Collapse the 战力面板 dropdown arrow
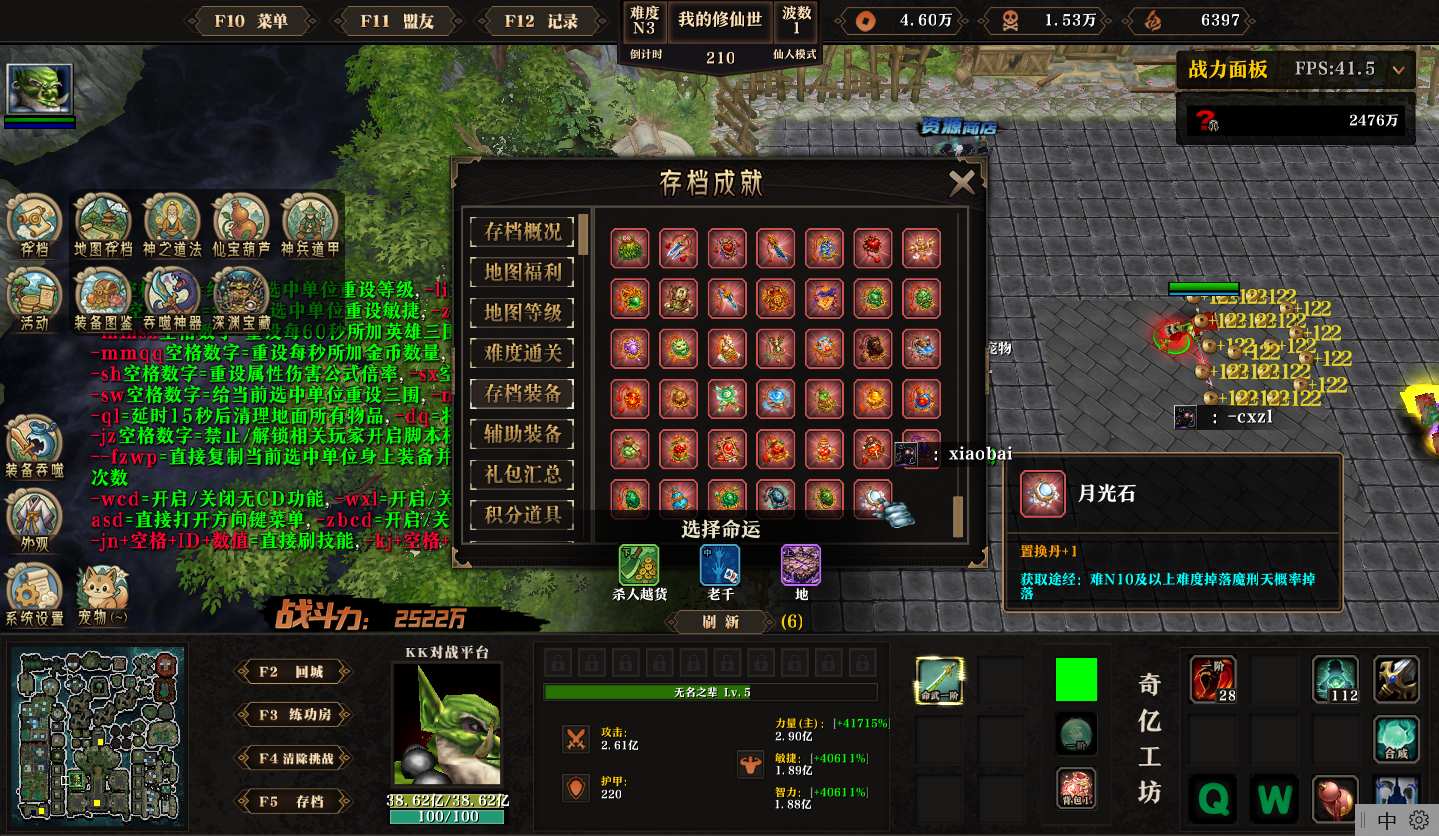This screenshot has width=1439, height=836. click(x=1398, y=70)
